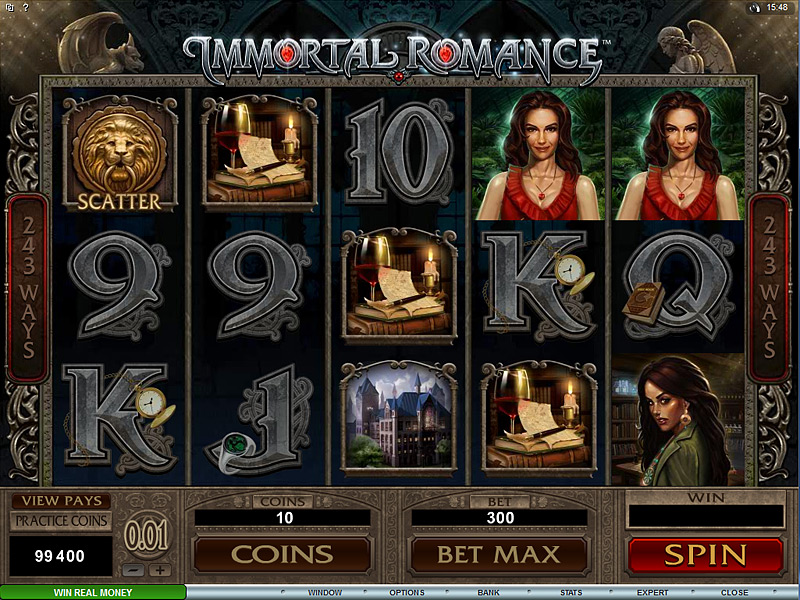This screenshot has width=800, height=600.
Task: Switch to Expert mode
Action: coord(653,593)
